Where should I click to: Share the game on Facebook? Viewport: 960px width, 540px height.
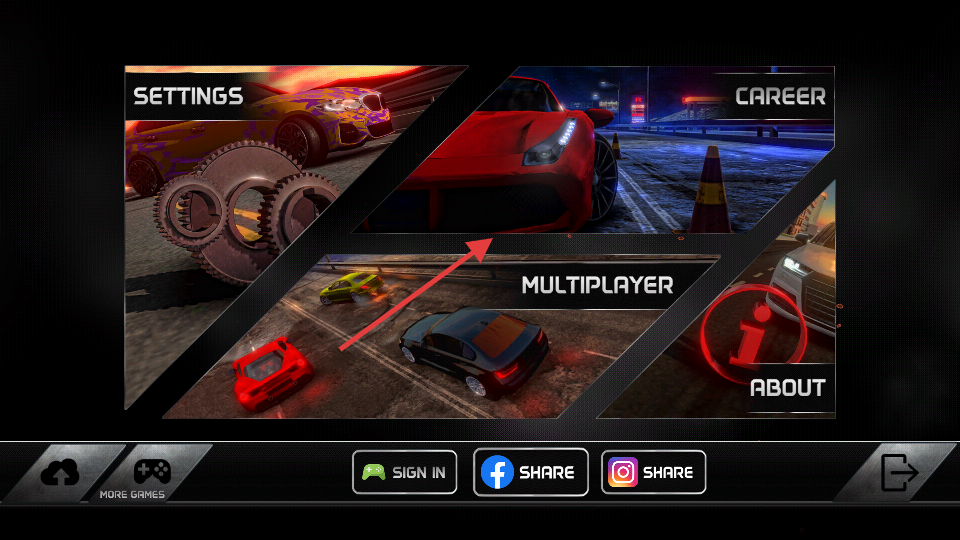(530, 472)
